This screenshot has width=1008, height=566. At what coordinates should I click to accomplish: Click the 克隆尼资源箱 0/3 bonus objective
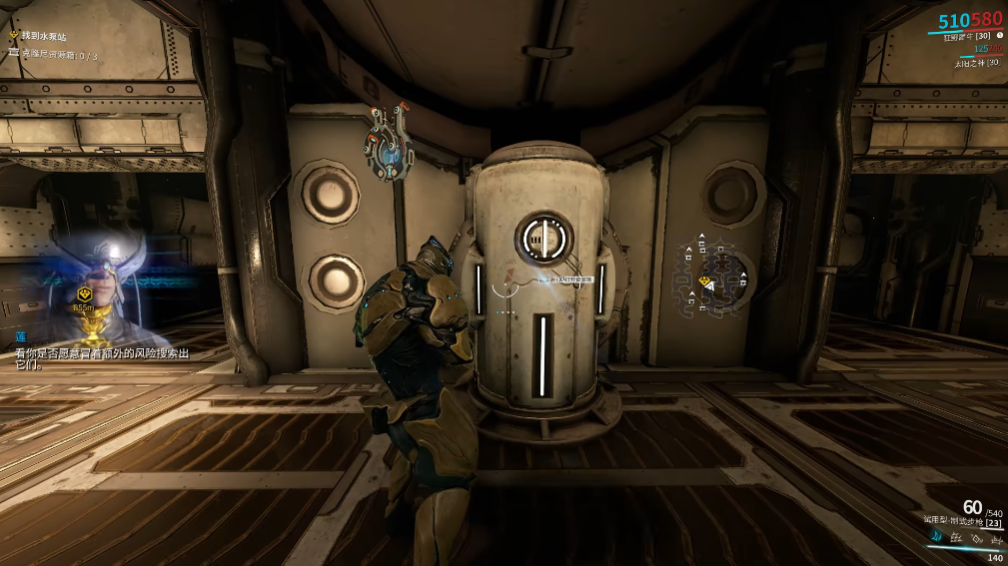[x=59, y=56]
